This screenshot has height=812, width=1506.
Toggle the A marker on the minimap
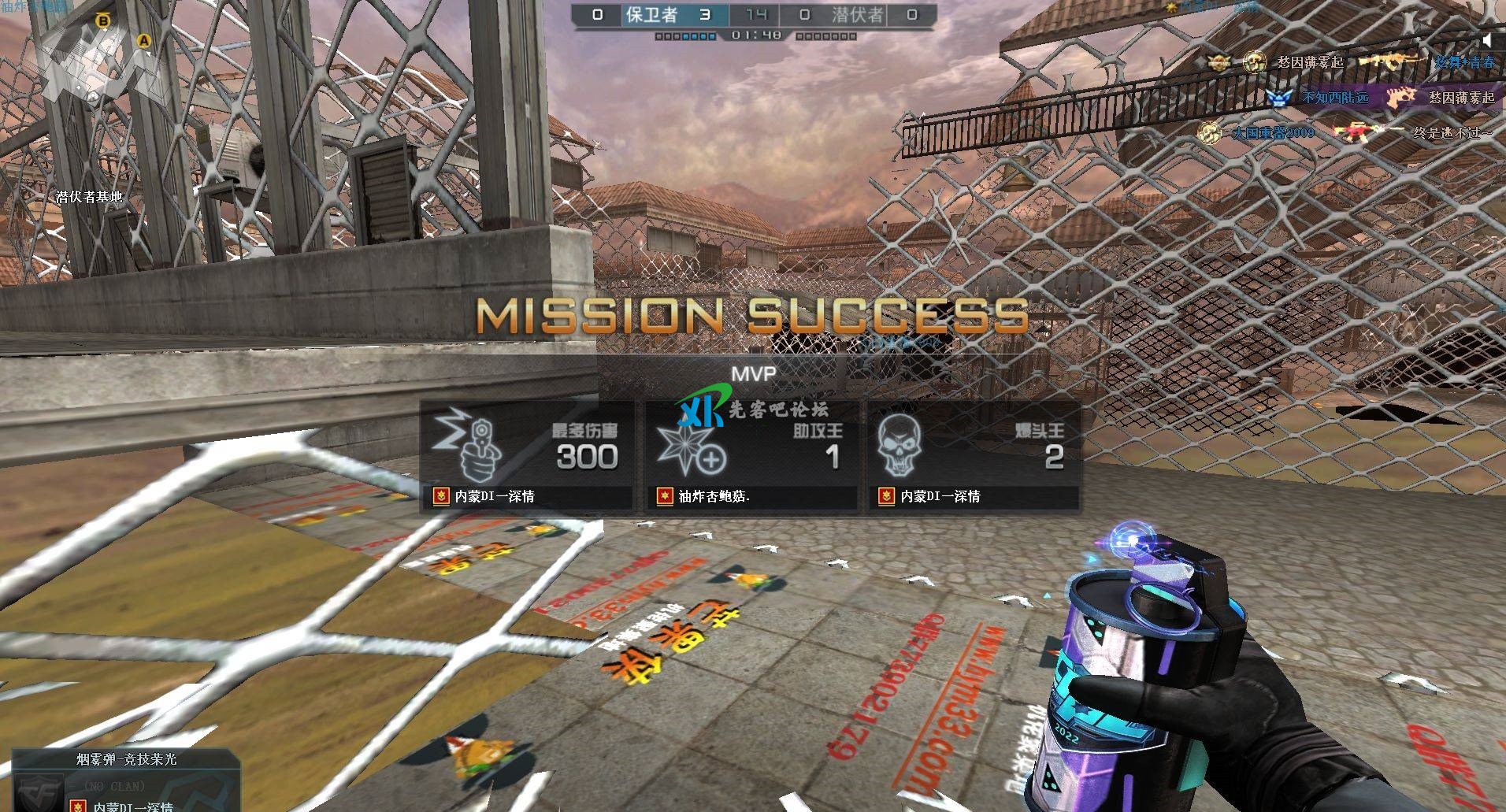pyautogui.click(x=143, y=39)
